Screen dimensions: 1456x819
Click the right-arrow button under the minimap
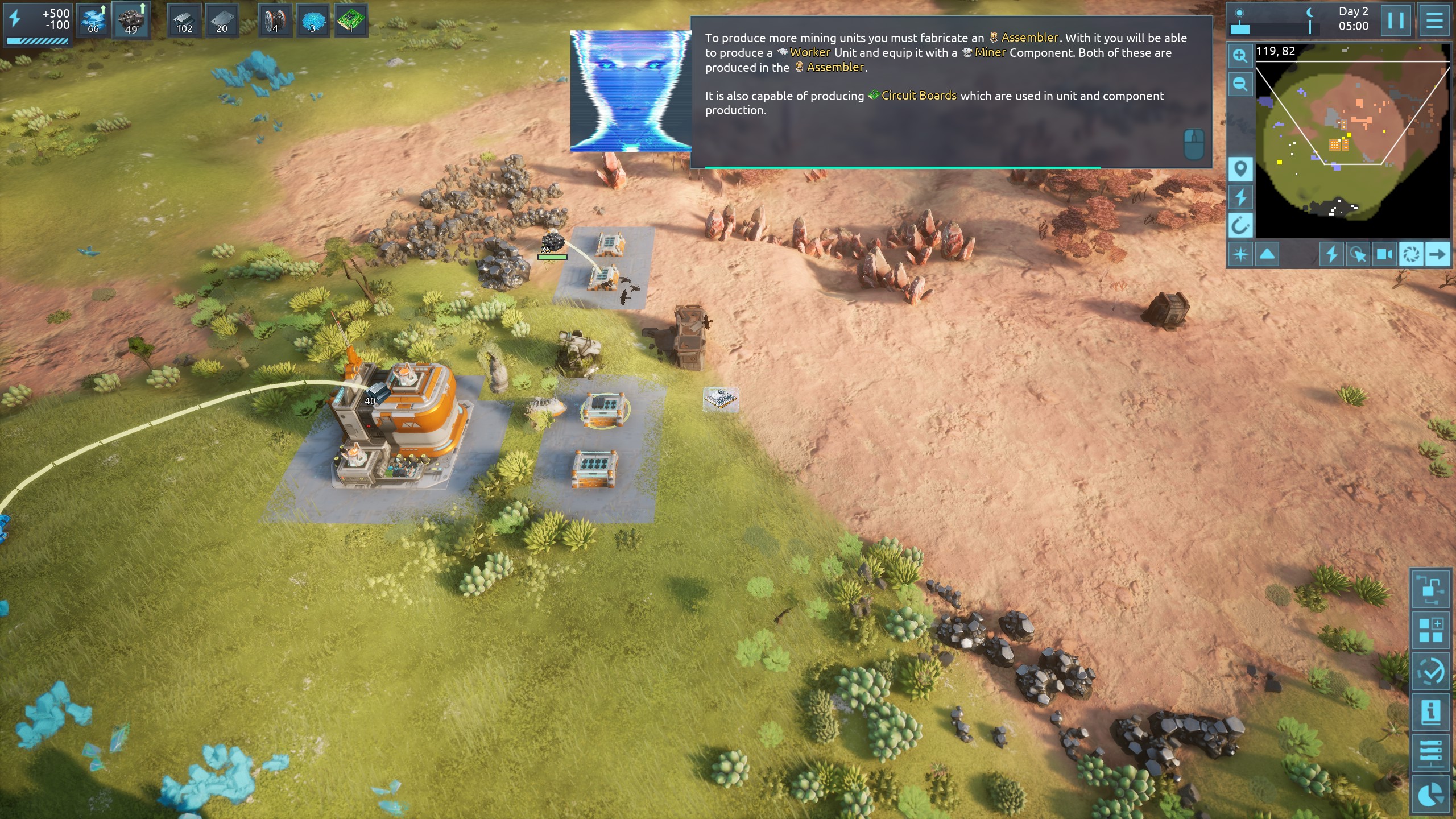1437,254
